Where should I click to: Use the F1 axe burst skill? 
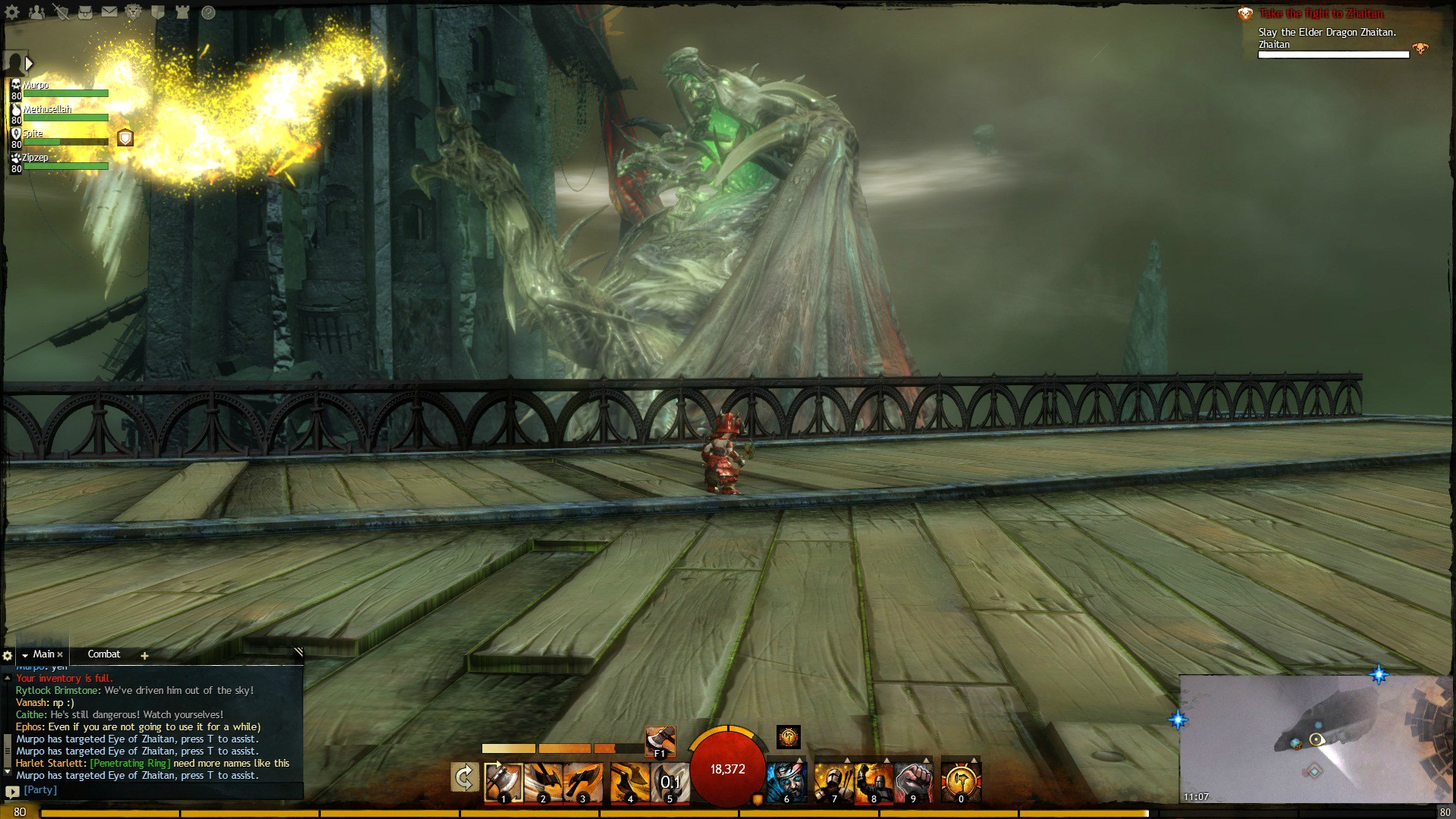pyautogui.click(x=660, y=740)
